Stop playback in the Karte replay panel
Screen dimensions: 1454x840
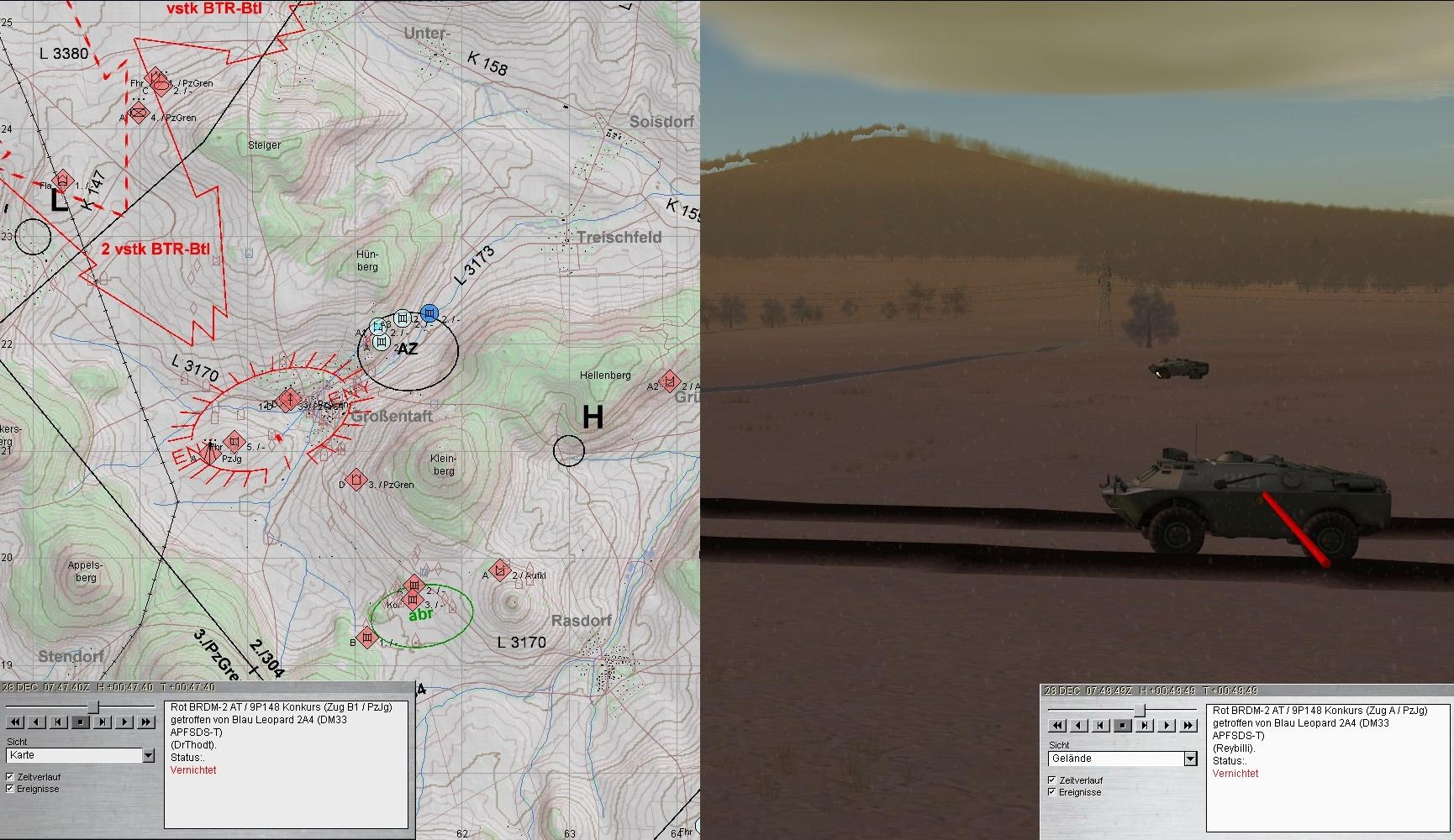(81, 722)
